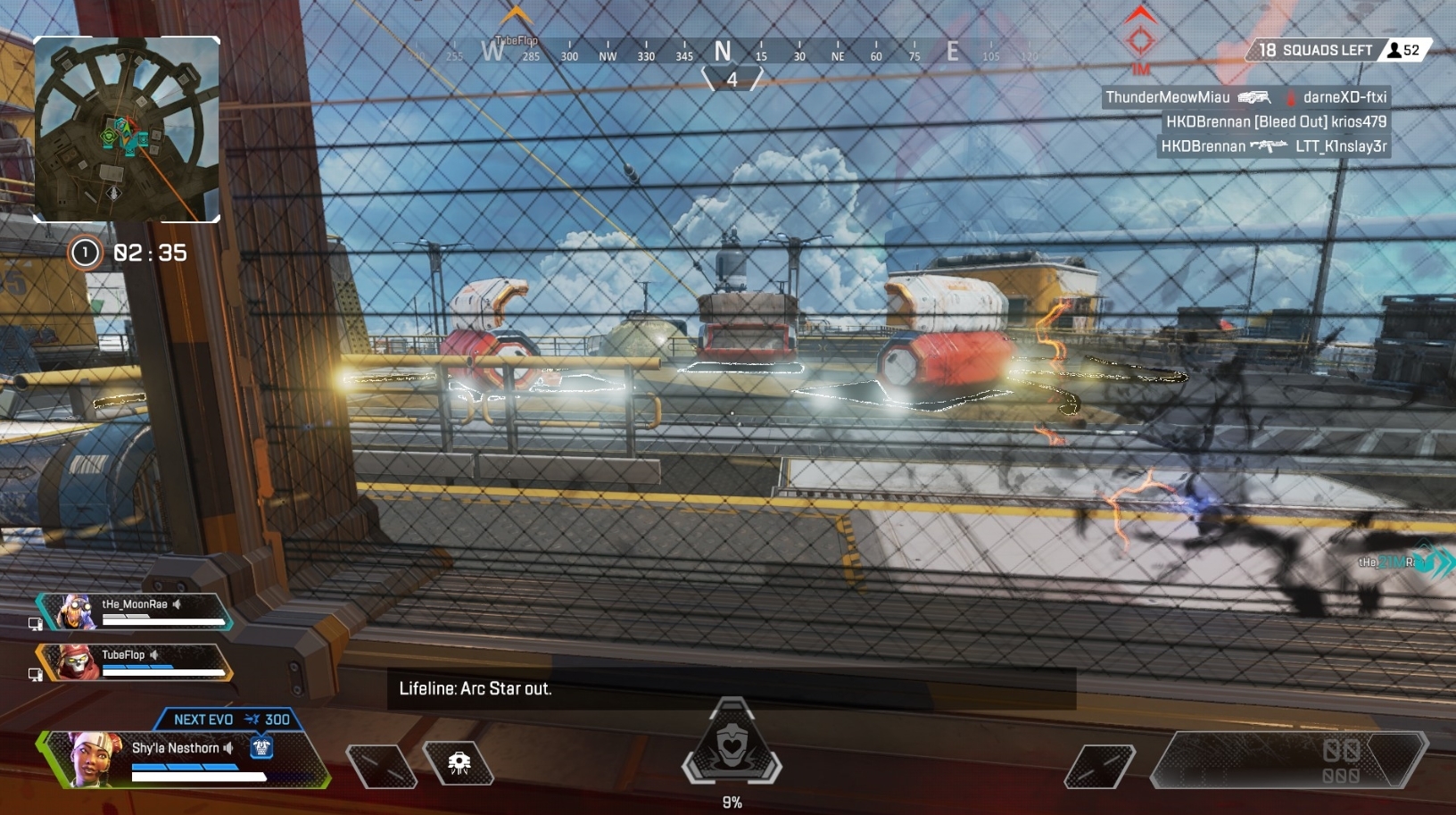Screen dimensions: 1456x815
Task: Toggle Shy'la Nesthorn's mute speaker icon
Action: tap(227, 748)
